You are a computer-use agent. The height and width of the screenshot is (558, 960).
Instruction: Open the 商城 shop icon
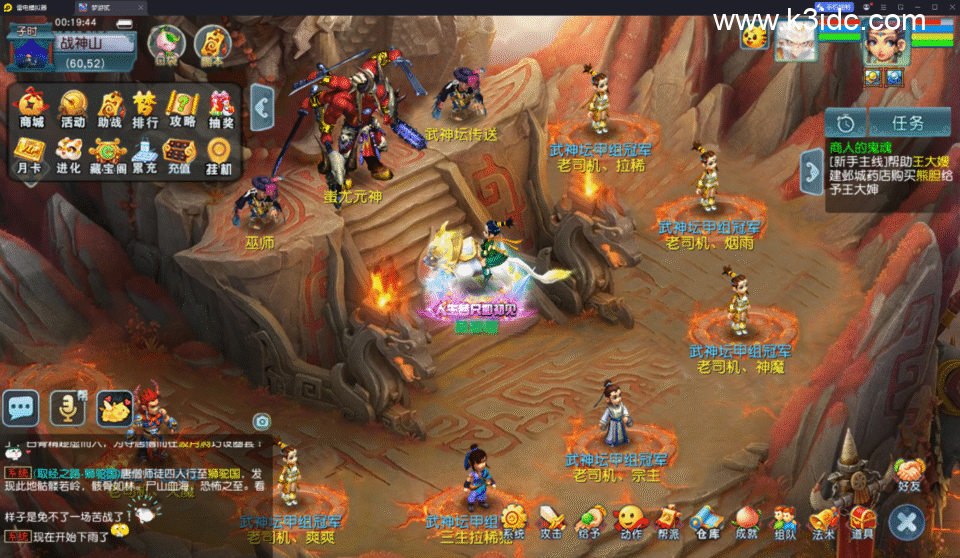point(32,107)
